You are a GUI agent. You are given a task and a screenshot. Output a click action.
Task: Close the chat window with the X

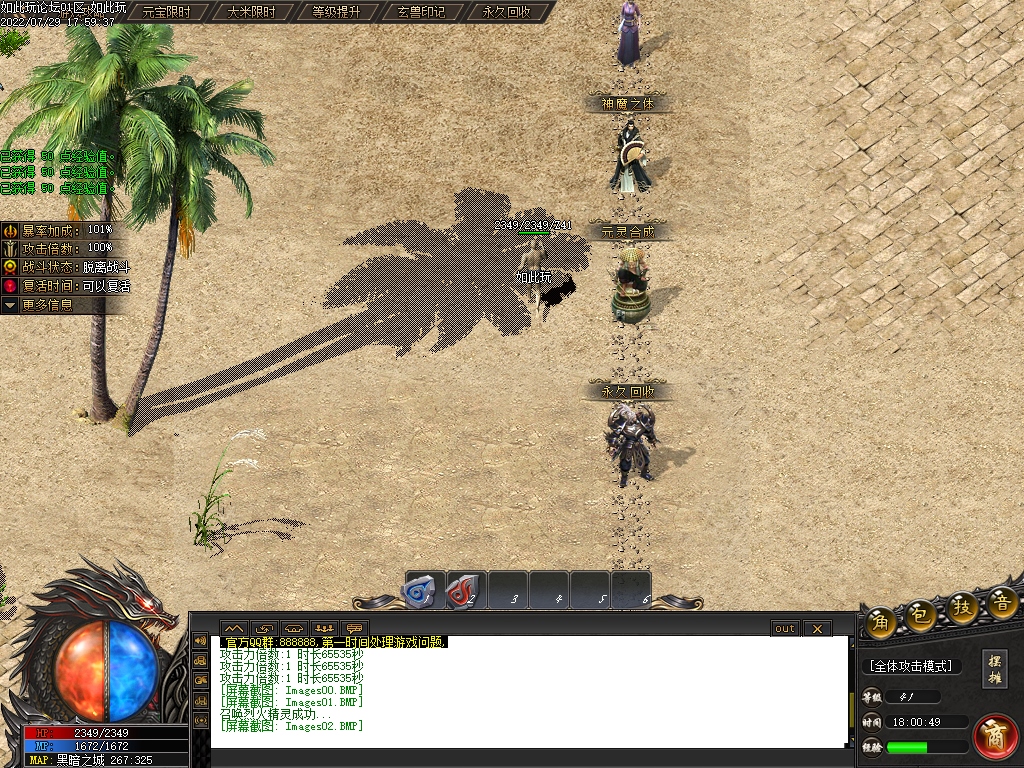(x=817, y=628)
